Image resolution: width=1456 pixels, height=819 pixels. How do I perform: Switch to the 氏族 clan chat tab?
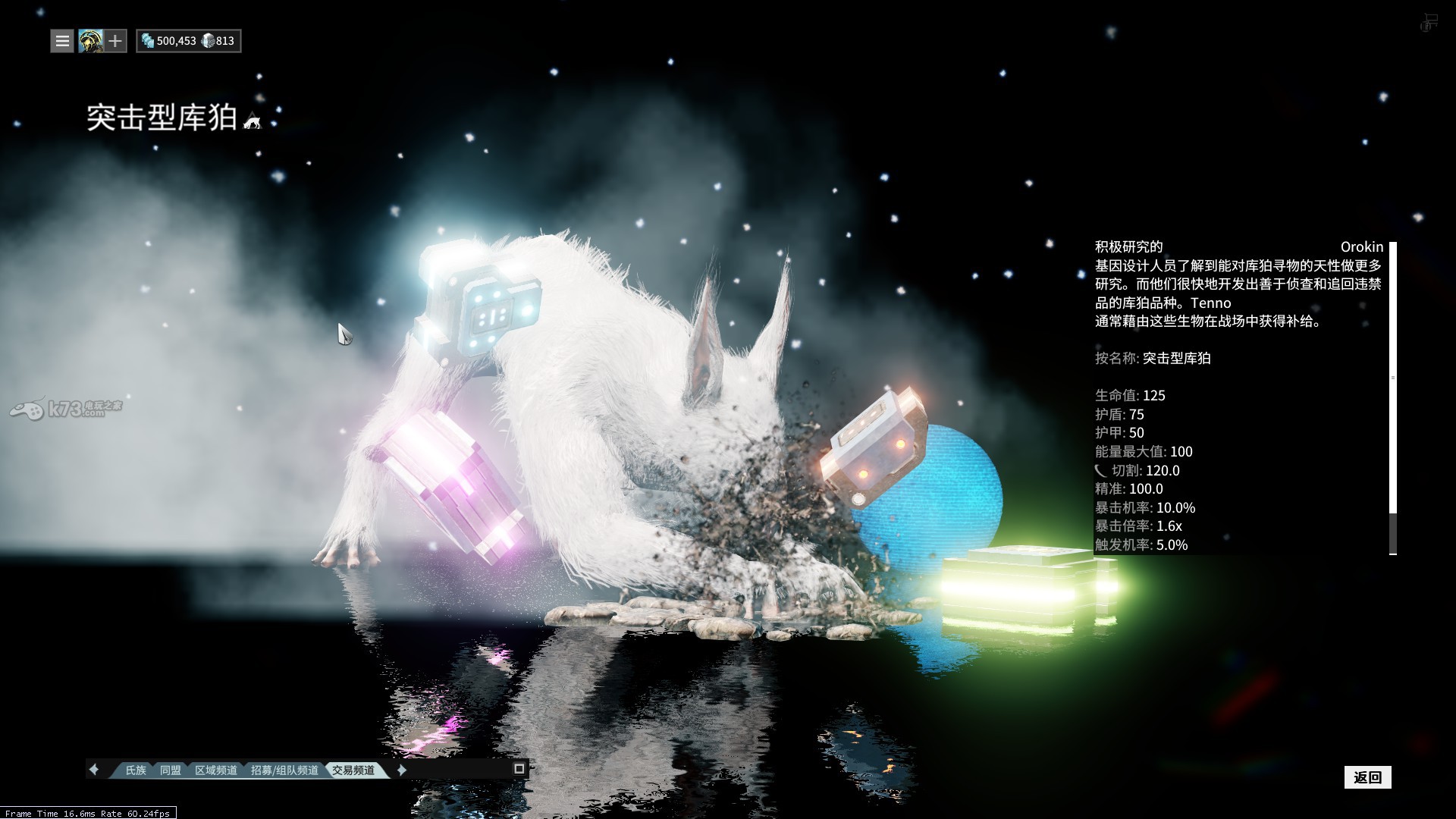(x=135, y=769)
